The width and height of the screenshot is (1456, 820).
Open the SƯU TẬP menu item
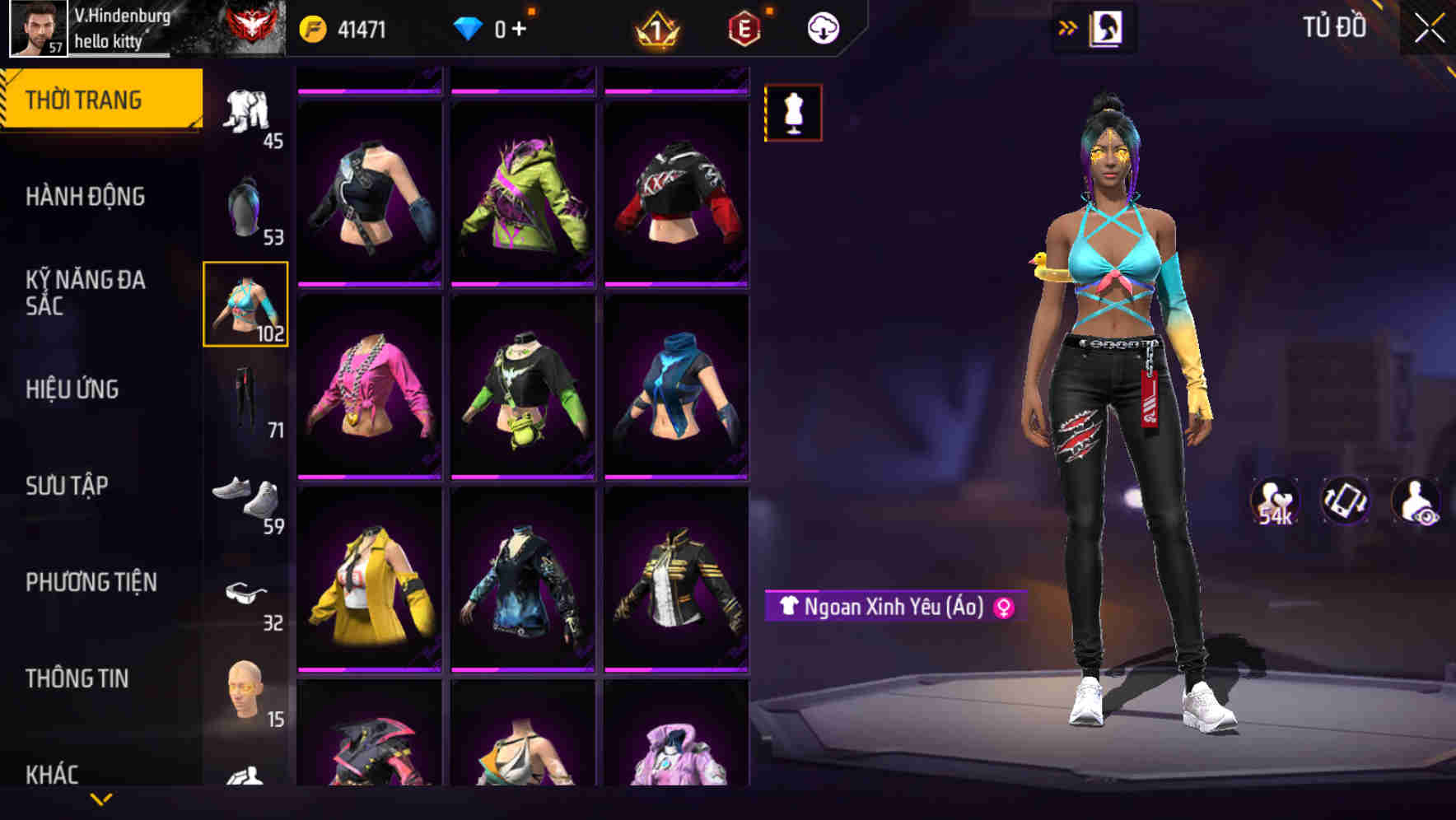click(70, 486)
